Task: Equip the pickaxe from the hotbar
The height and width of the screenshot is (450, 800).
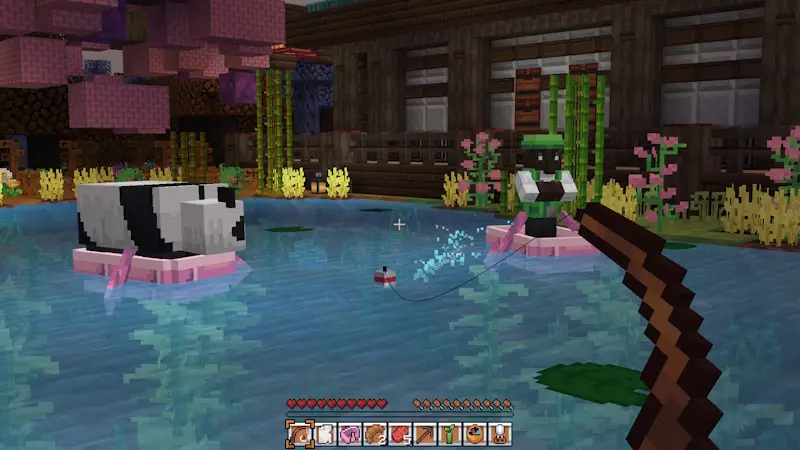Action: pyautogui.click(x=424, y=434)
